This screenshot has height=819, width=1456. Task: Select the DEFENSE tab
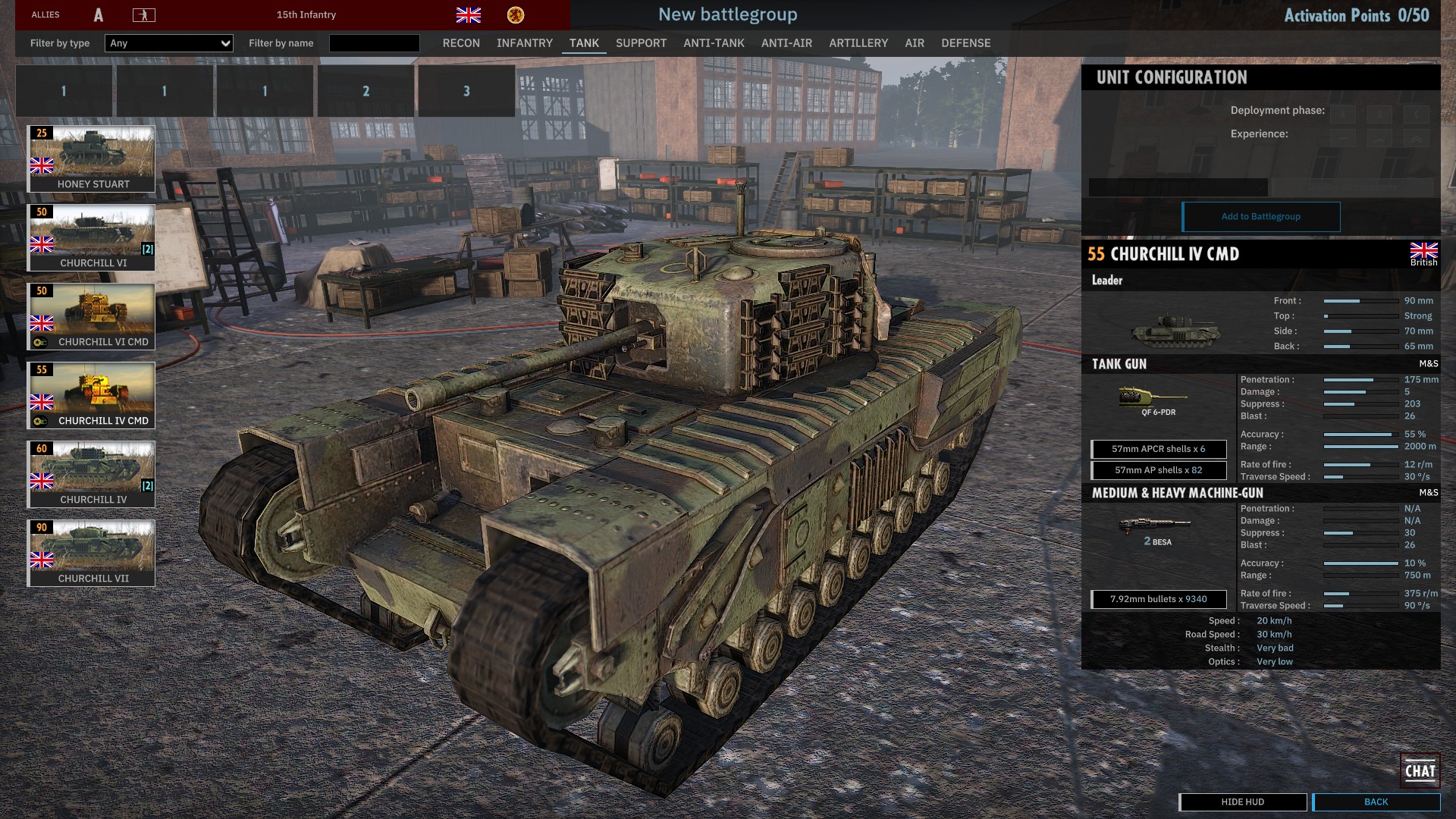(x=966, y=43)
